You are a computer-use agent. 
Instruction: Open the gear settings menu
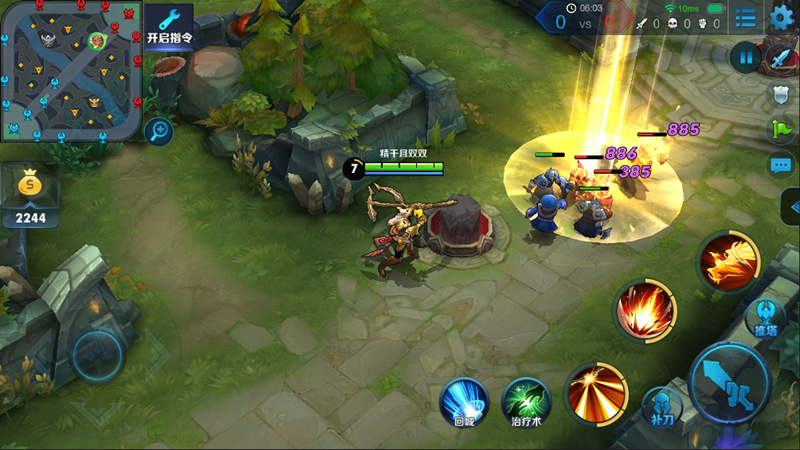click(782, 16)
